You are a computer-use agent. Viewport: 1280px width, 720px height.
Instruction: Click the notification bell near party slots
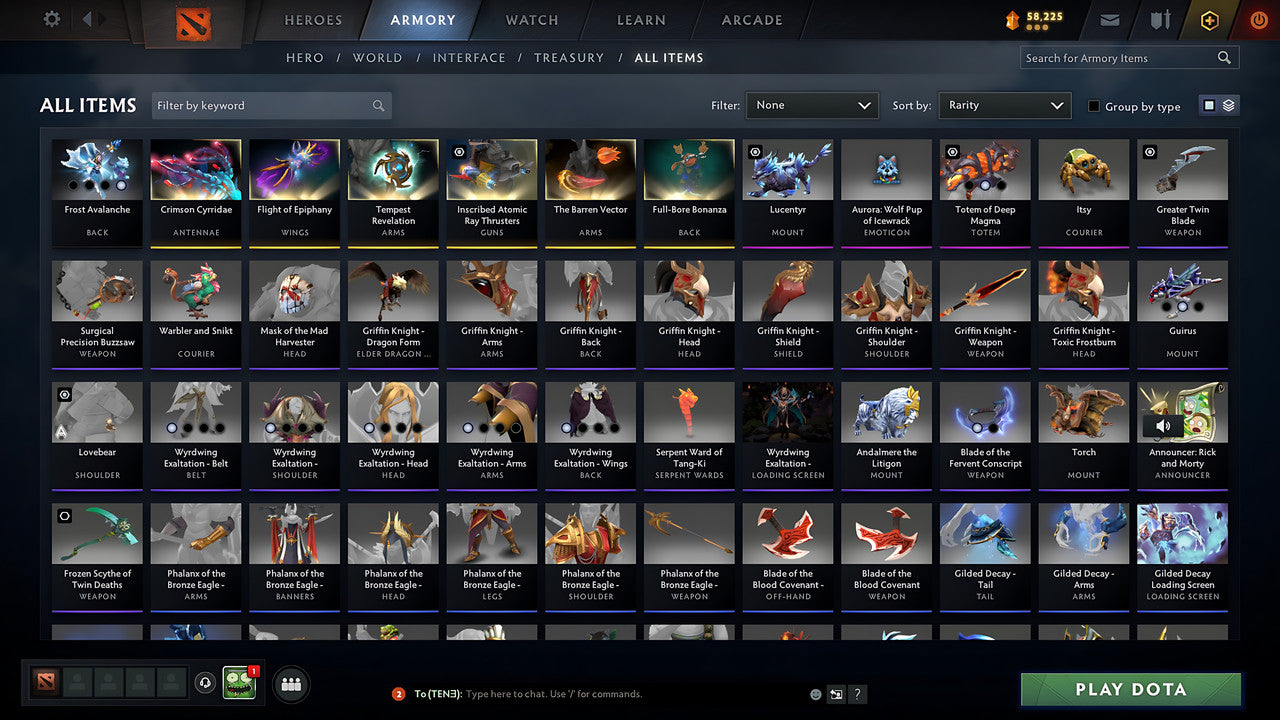[205, 683]
